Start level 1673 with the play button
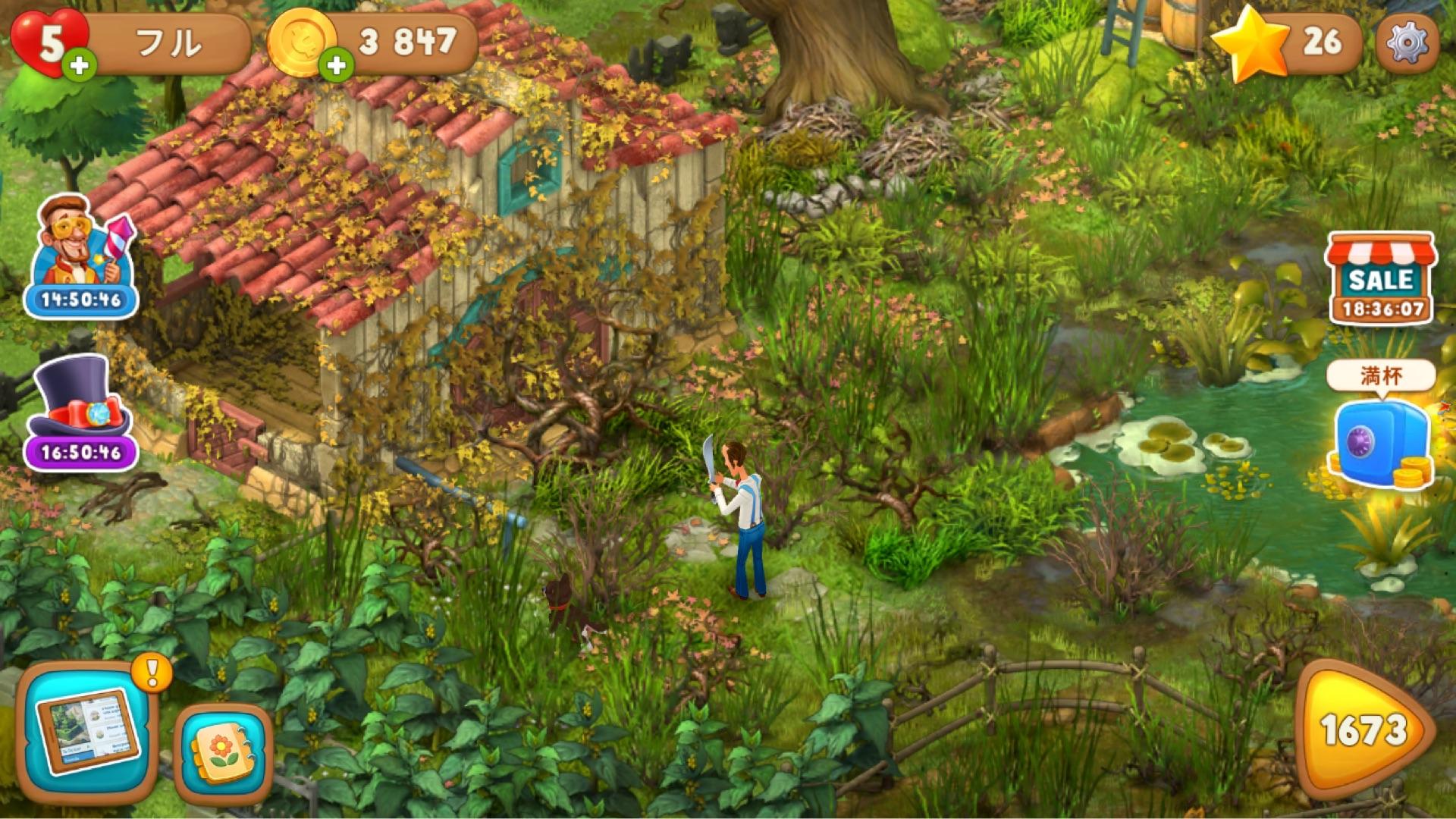The height and width of the screenshot is (819, 1456). click(x=1363, y=730)
